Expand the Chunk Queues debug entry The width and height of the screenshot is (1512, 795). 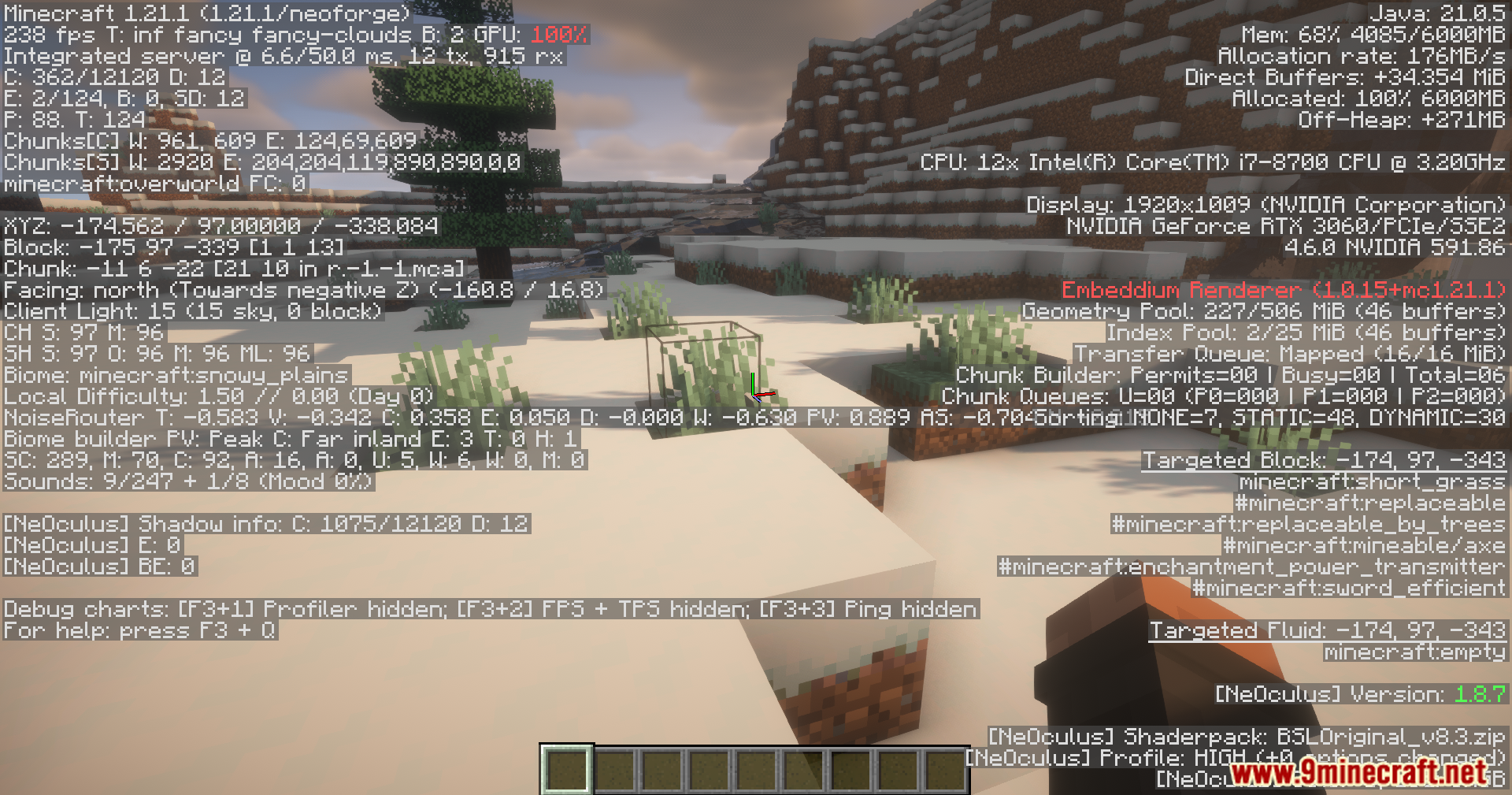tap(1228, 396)
